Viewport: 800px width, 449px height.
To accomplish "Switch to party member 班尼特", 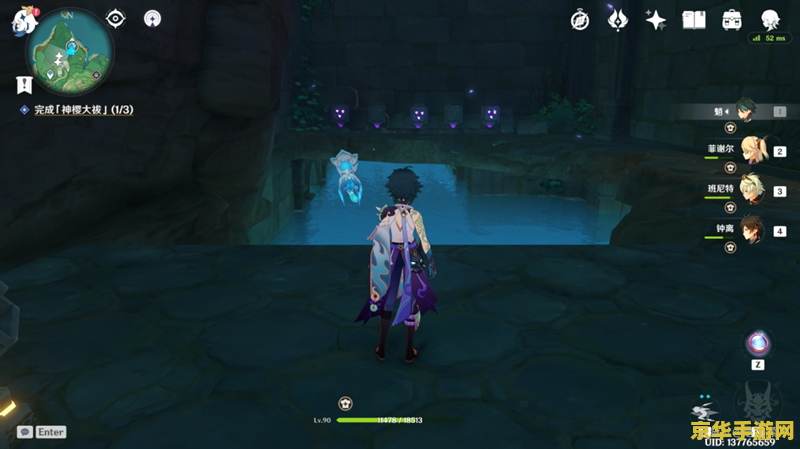I will pyautogui.click(x=750, y=190).
